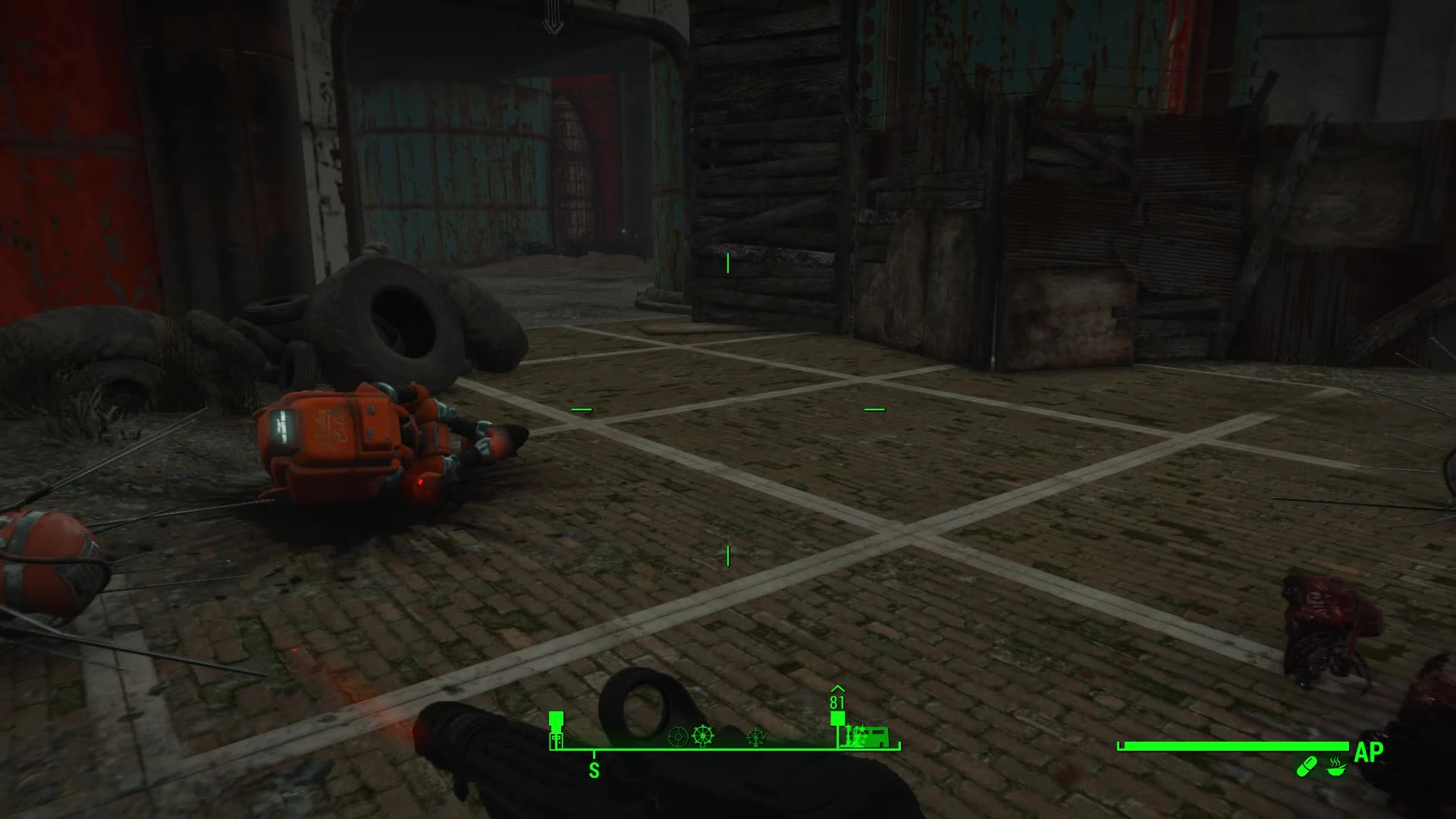Select the building marker at compass right end
Image resolution: width=1456 pixels, height=819 pixels.
pos(878,737)
